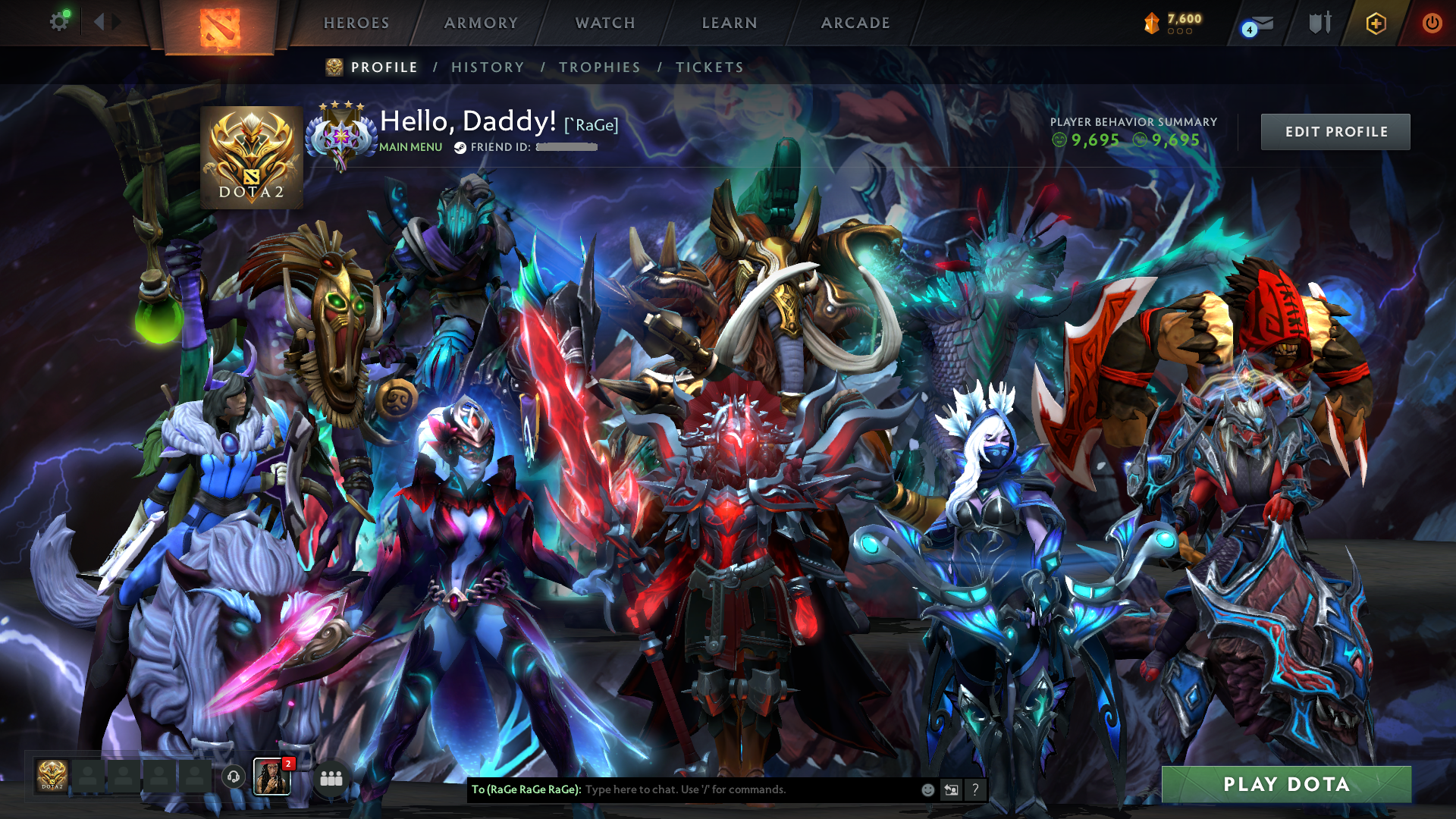Navigate back with the left arrow

[99, 22]
